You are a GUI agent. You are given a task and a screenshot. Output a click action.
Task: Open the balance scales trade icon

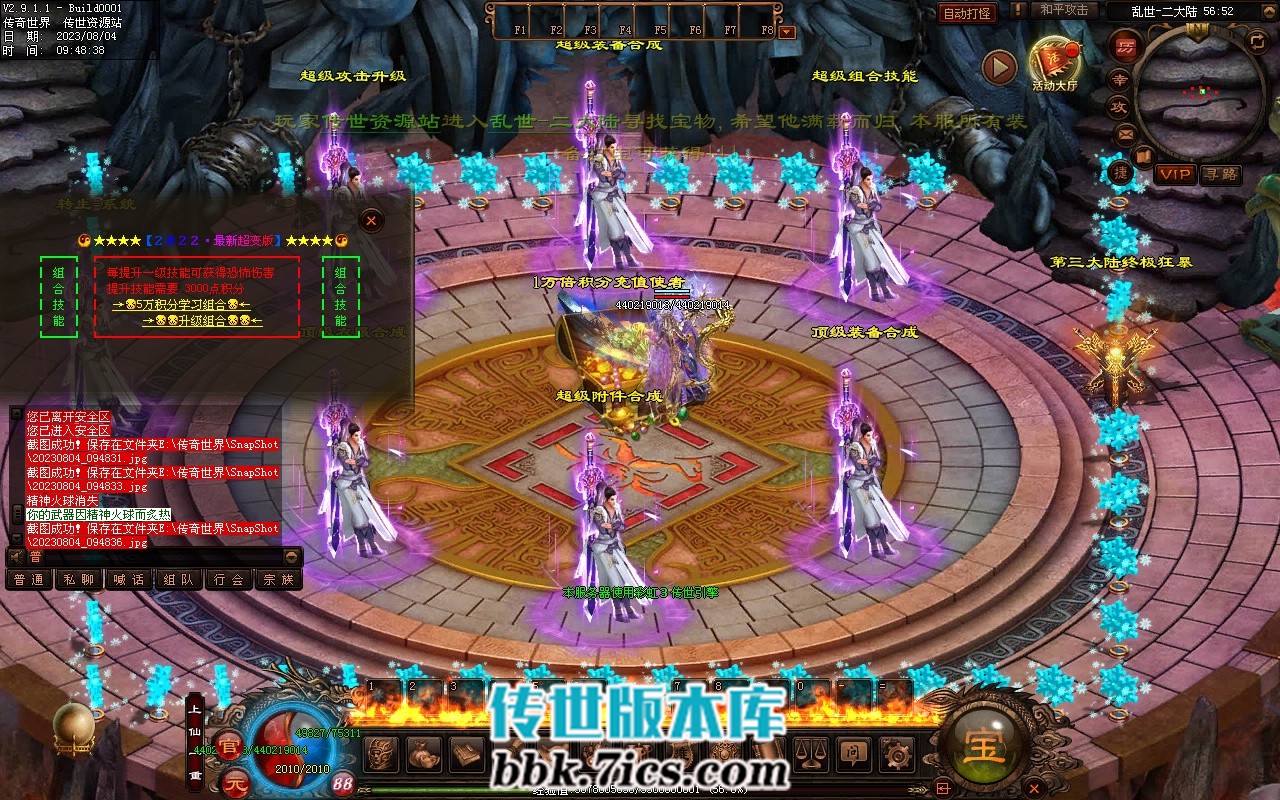(x=808, y=753)
